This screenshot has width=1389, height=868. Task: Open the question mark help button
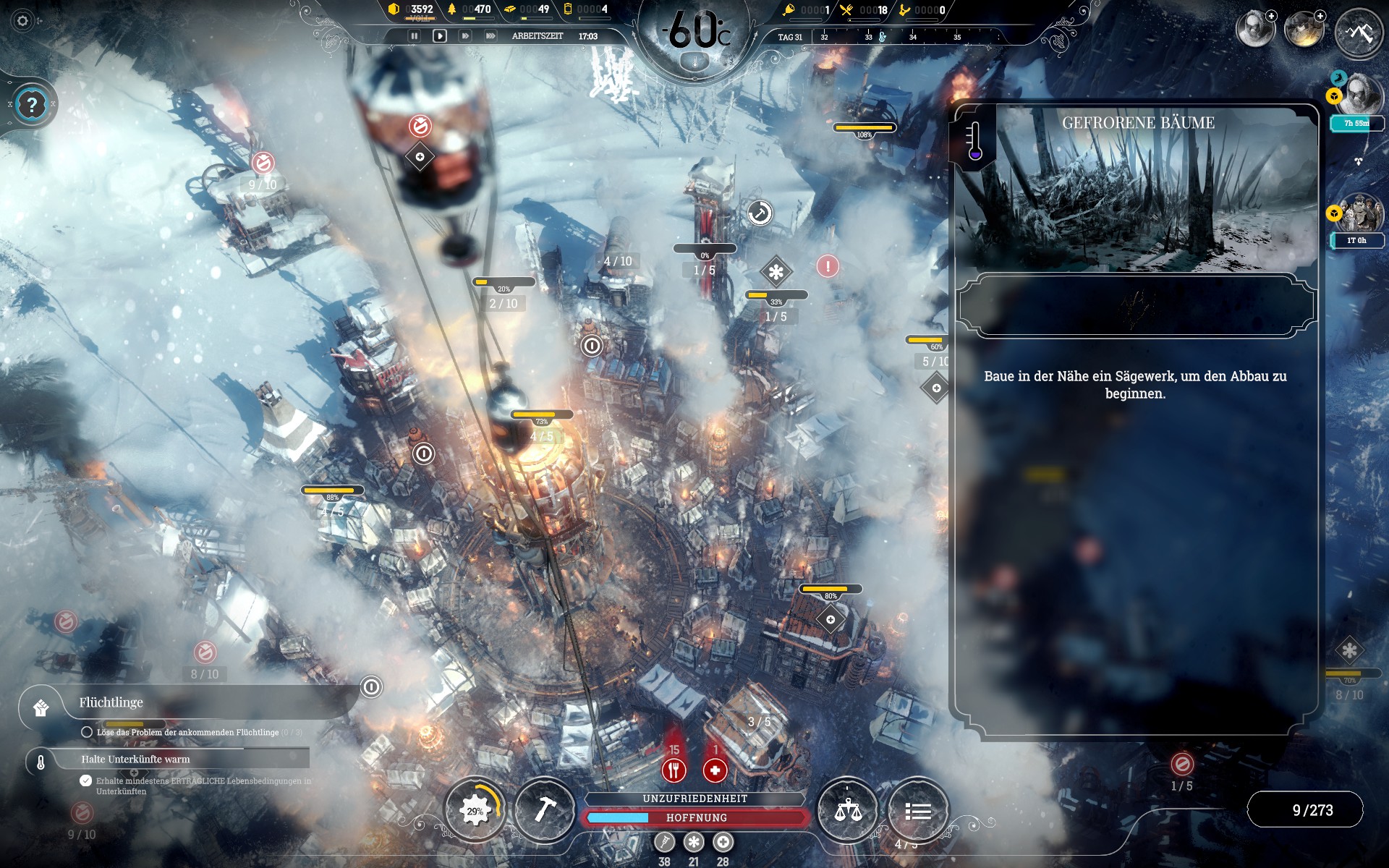point(31,106)
